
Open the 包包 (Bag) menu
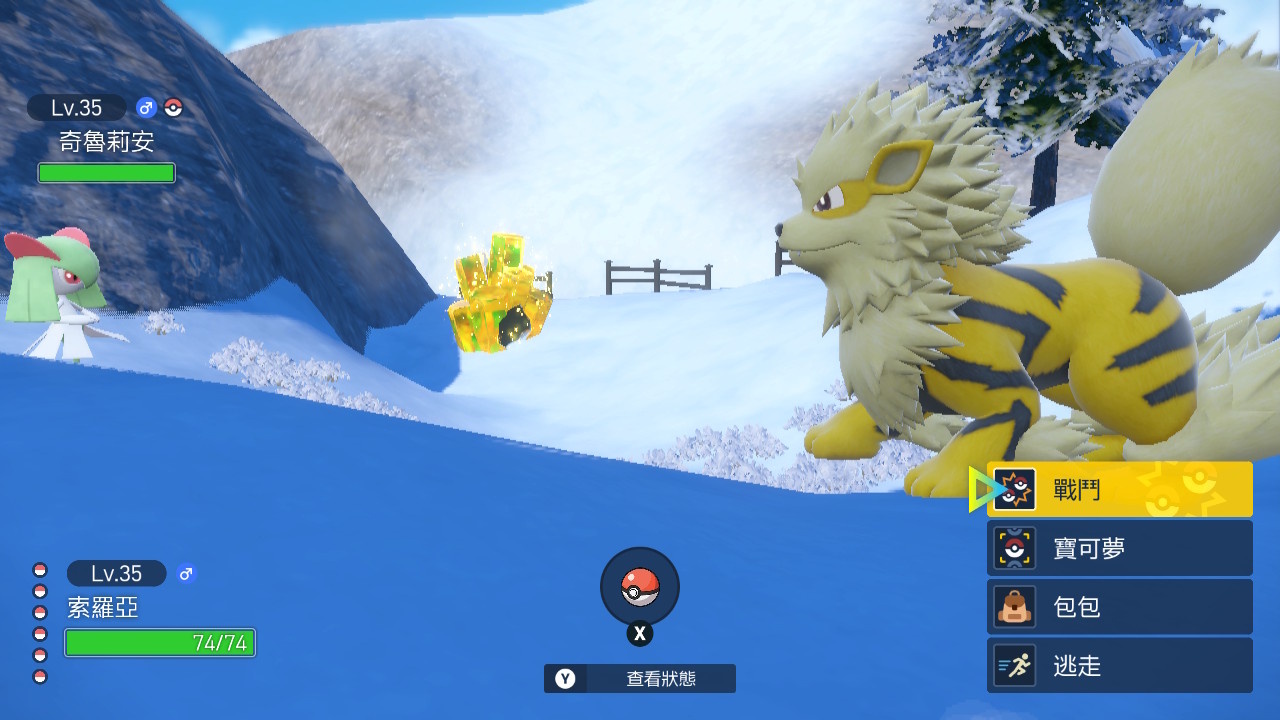point(1120,607)
